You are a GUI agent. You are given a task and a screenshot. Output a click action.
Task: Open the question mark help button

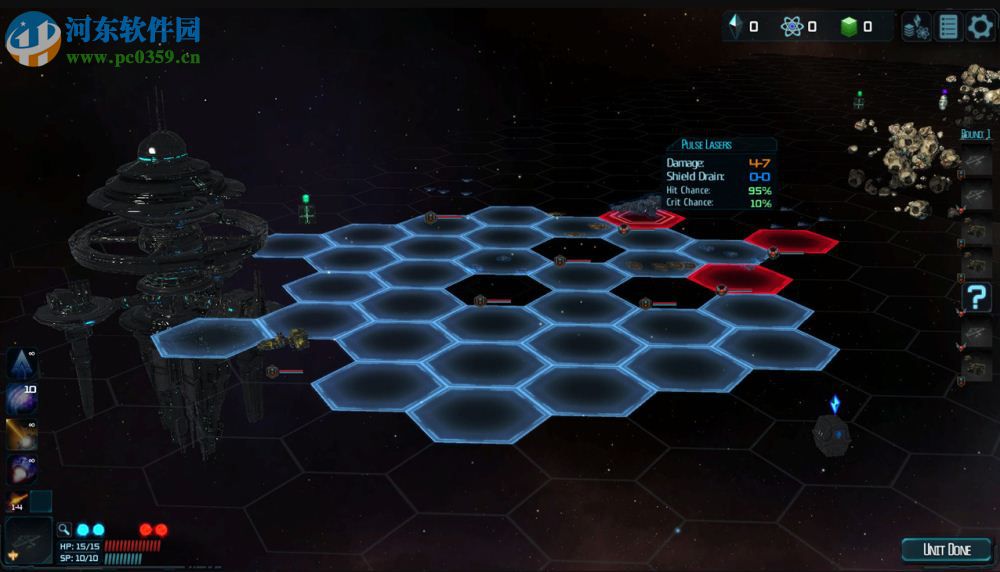point(976,297)
